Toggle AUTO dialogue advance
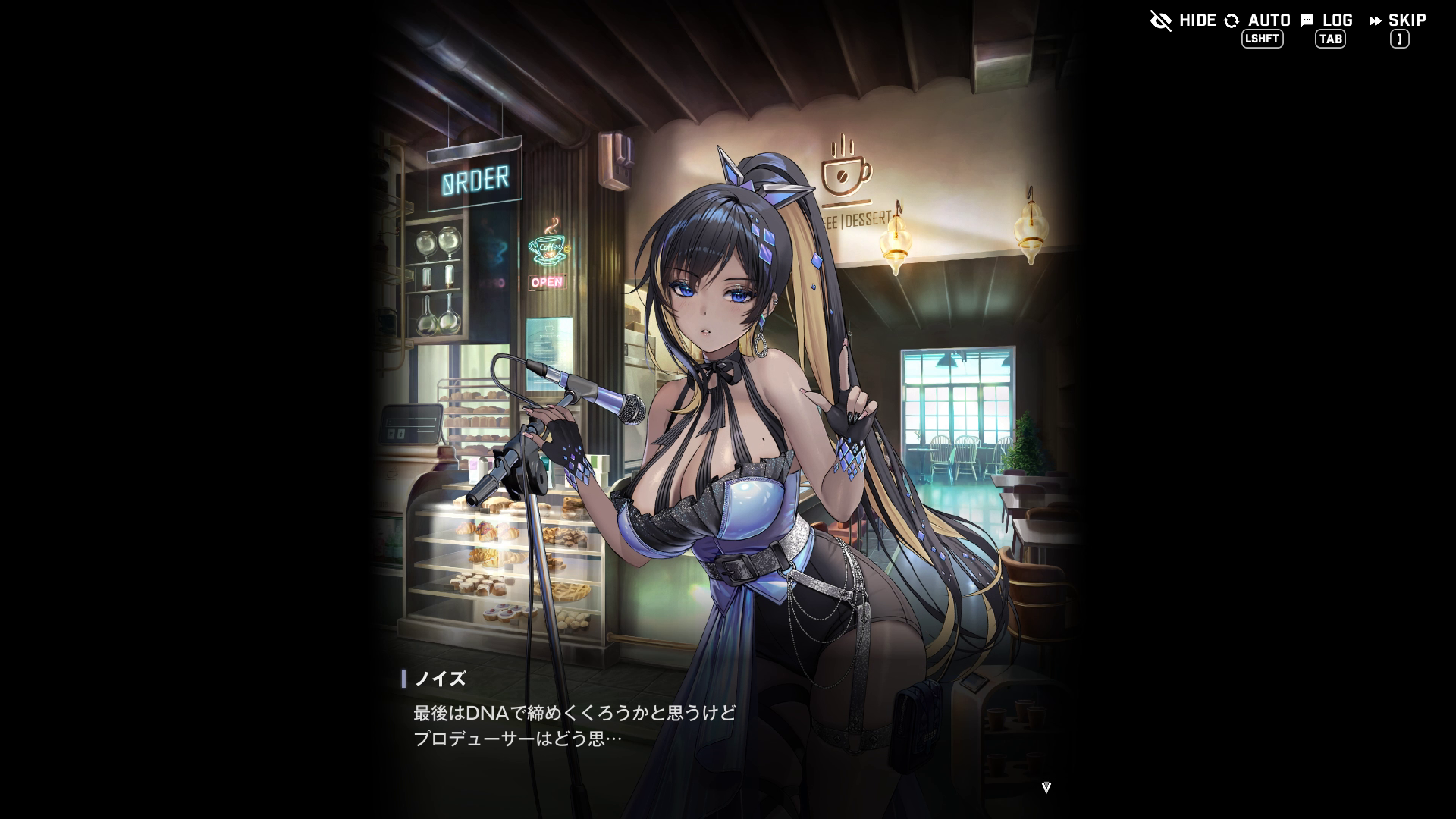This screenshot has height=819, width=1456. pyautogui.click(x=1258, y=21)
